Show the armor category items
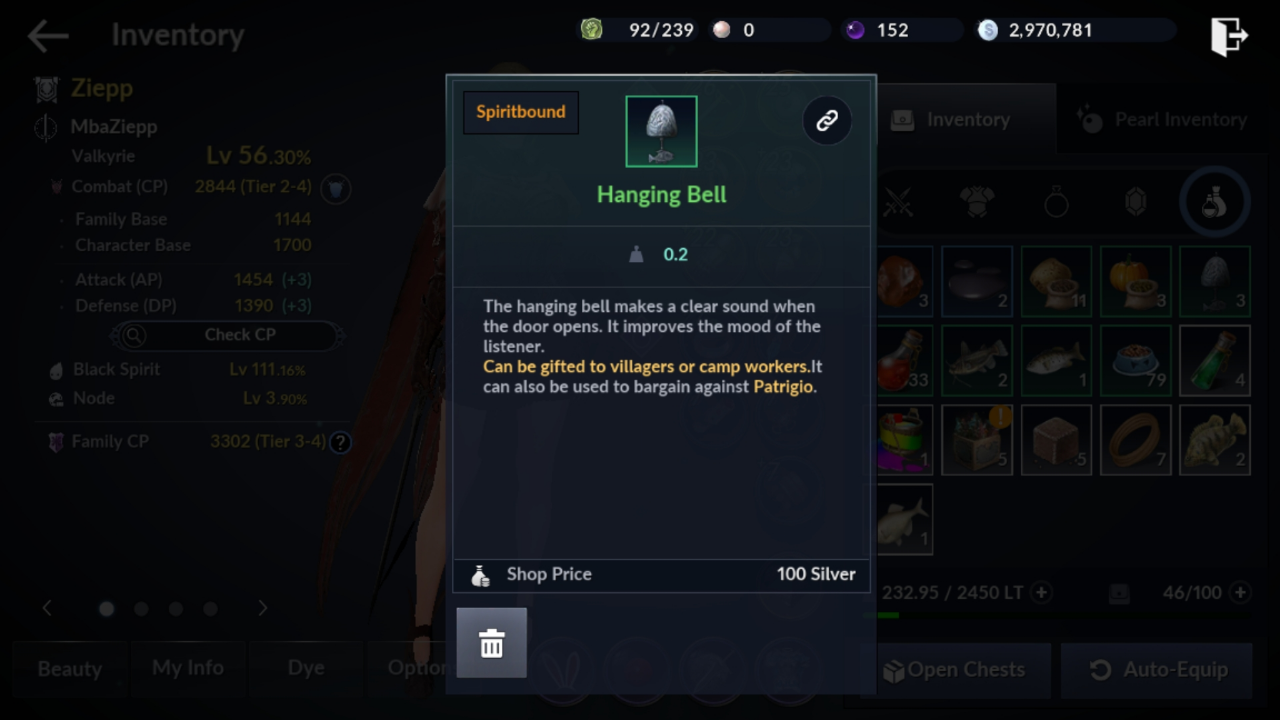Image resolution: width=1280 pixels, height=720 pixels. pyautogui.click(x=977, y=202)
